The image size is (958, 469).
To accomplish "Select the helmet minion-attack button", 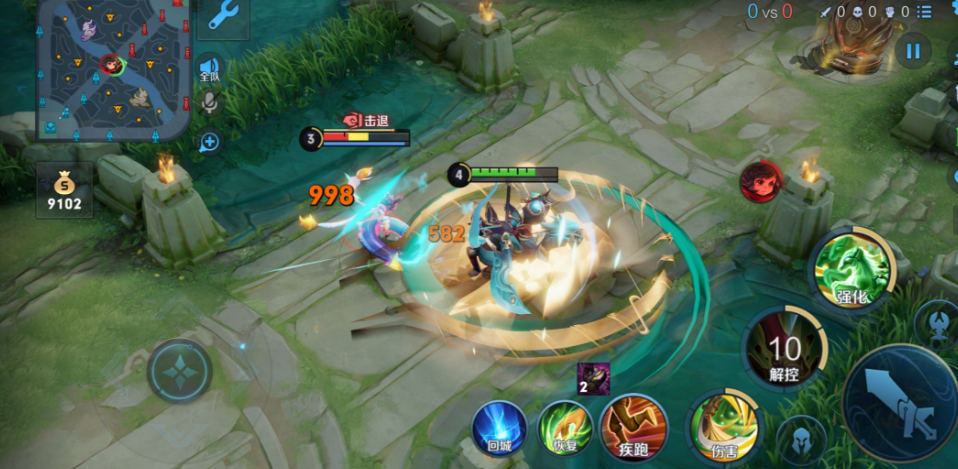I will coord(802,438).
